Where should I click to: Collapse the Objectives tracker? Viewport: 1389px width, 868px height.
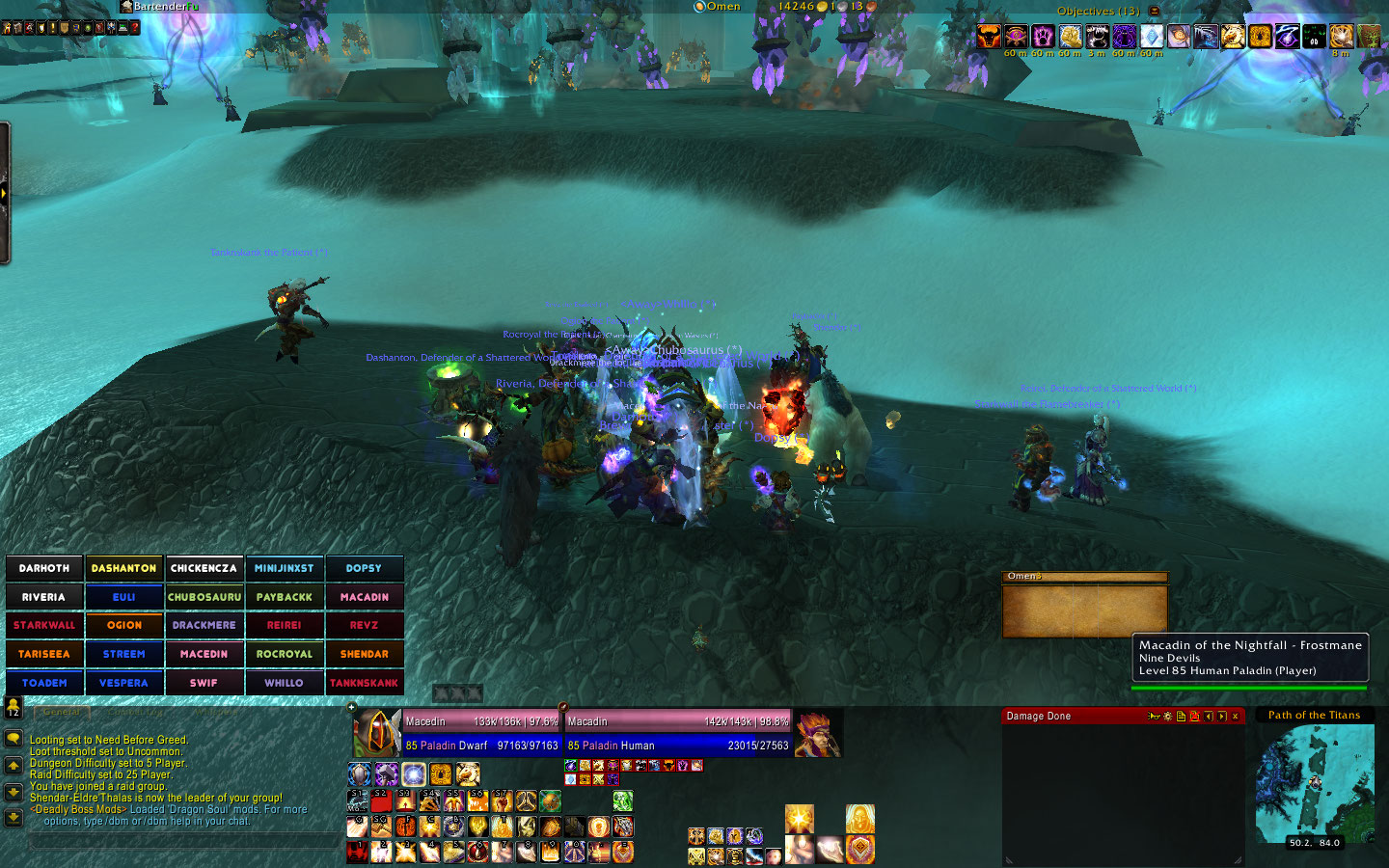pyautogui.click(x=1155, y=12)
